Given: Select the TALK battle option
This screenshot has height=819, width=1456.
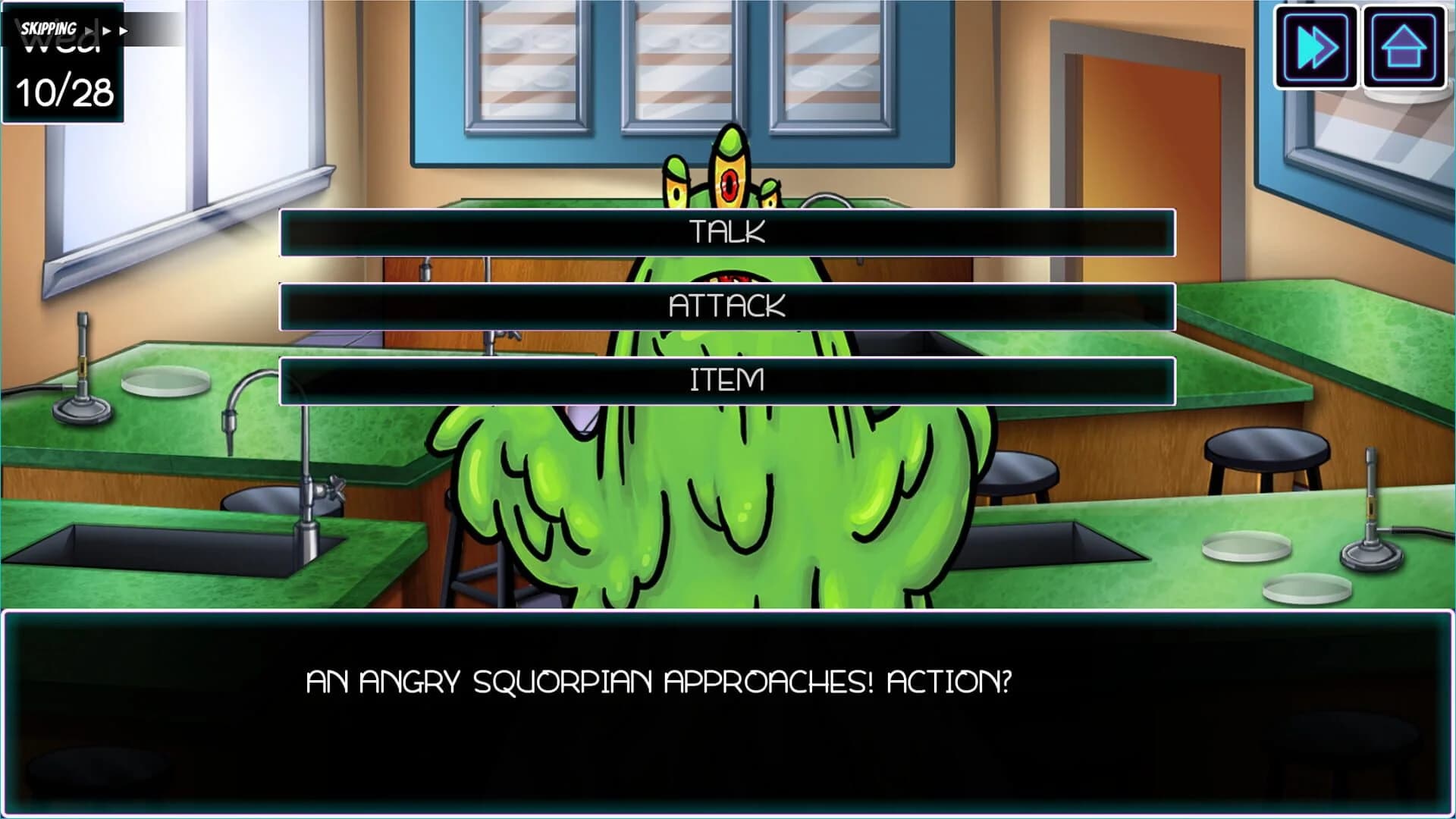Looking at the screenshot, I should (x=726, y=233).
